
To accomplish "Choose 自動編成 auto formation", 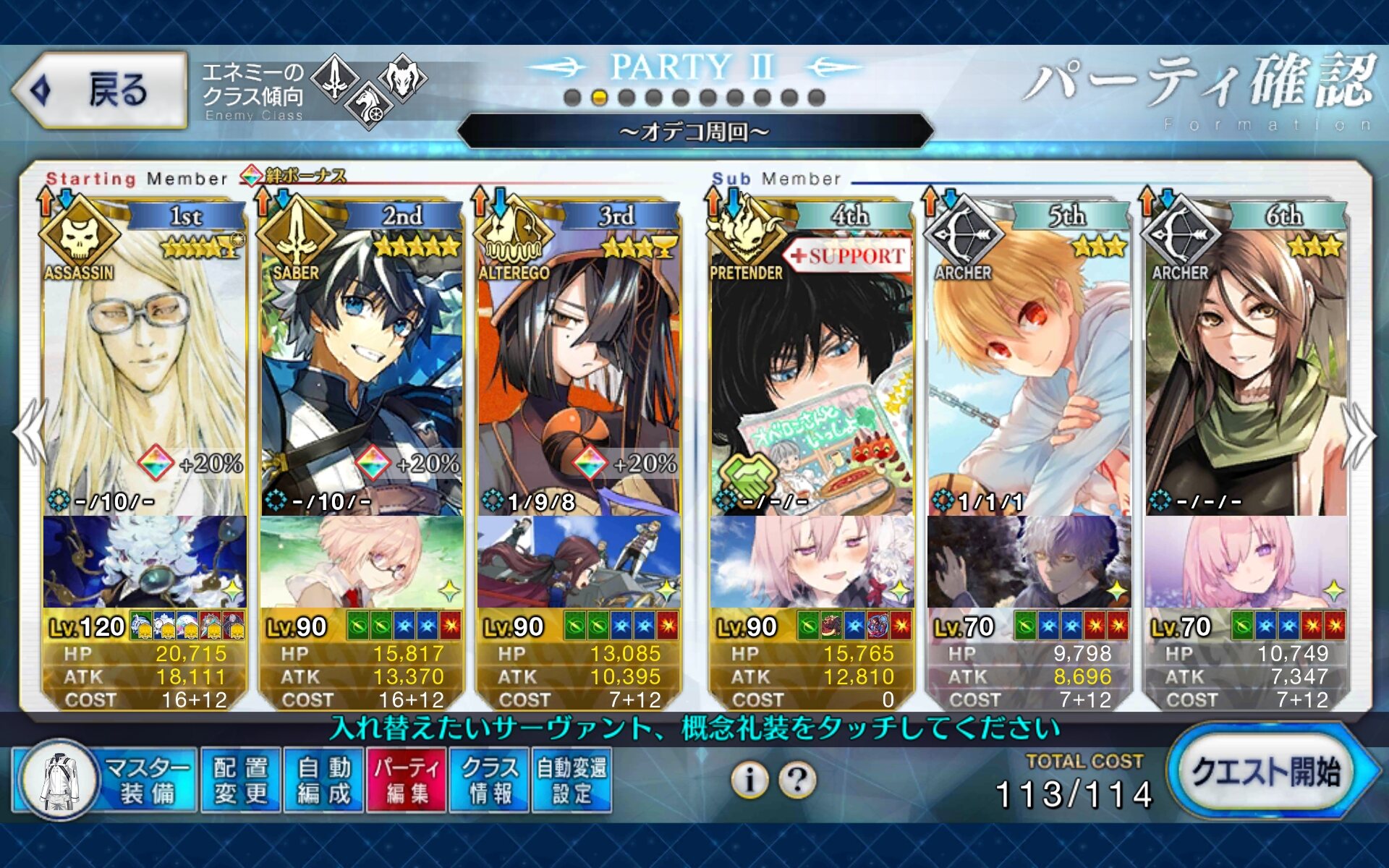I will coord(324,781).
